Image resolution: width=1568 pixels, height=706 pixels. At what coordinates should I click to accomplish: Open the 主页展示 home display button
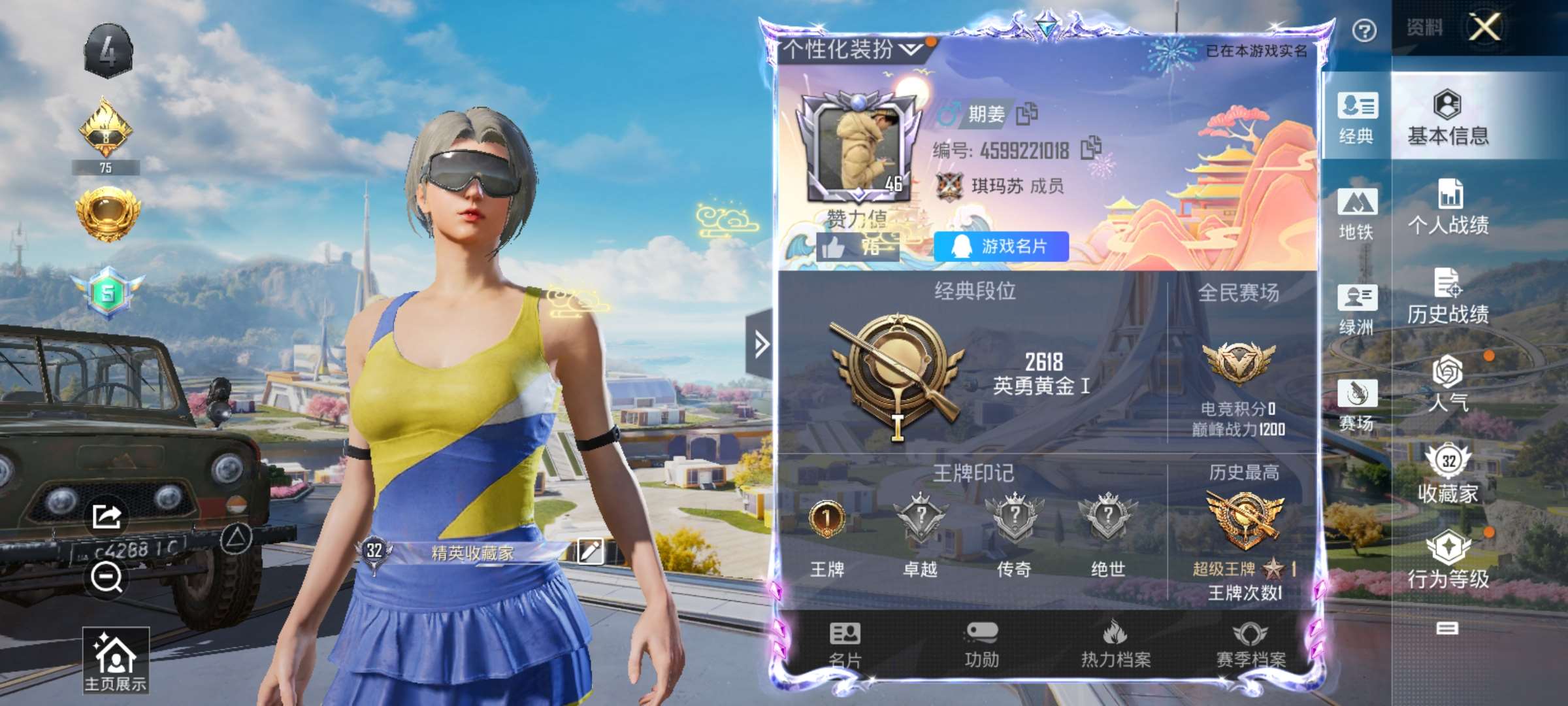(116, 662)
